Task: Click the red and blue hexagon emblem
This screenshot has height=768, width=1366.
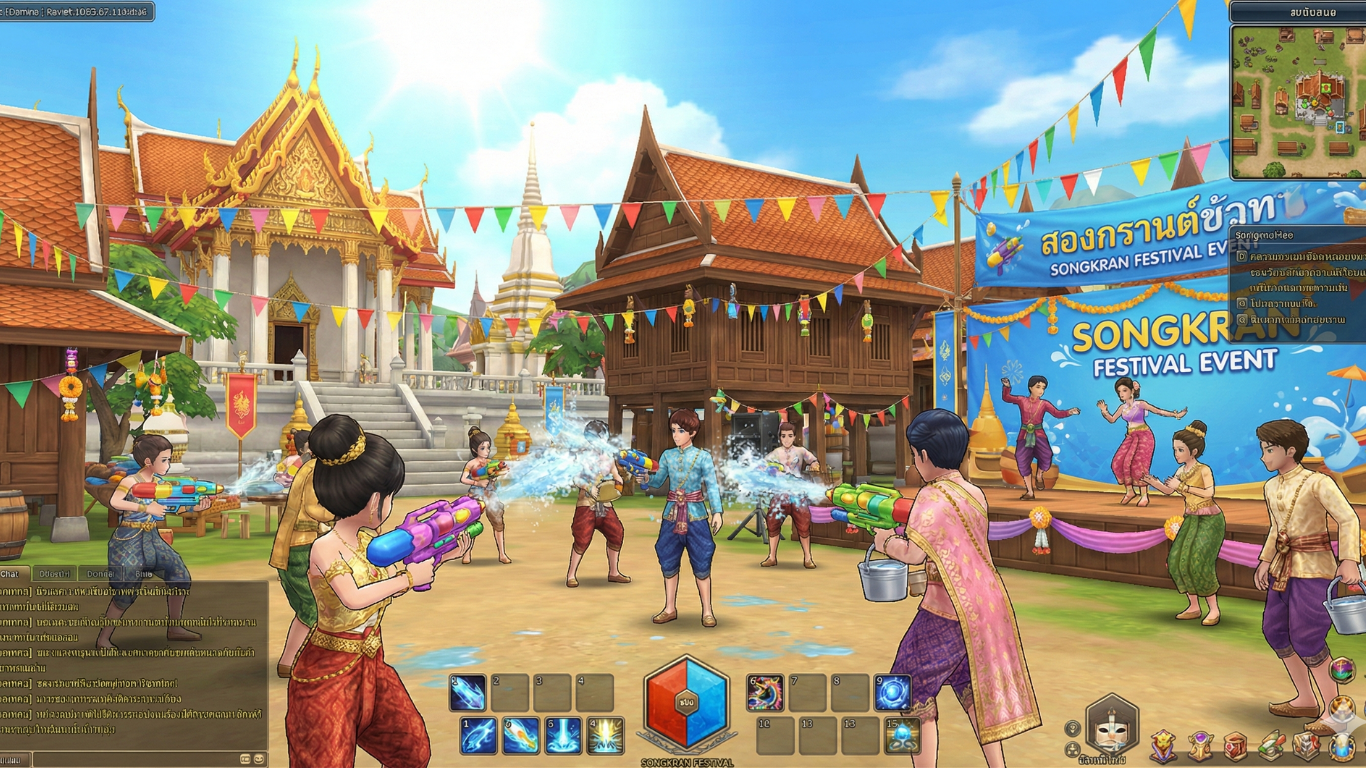Action: click(685, 702)
